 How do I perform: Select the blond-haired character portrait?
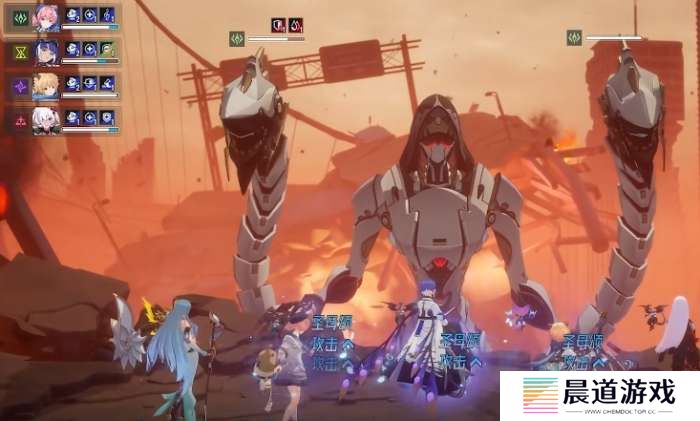tap(46, 86)
